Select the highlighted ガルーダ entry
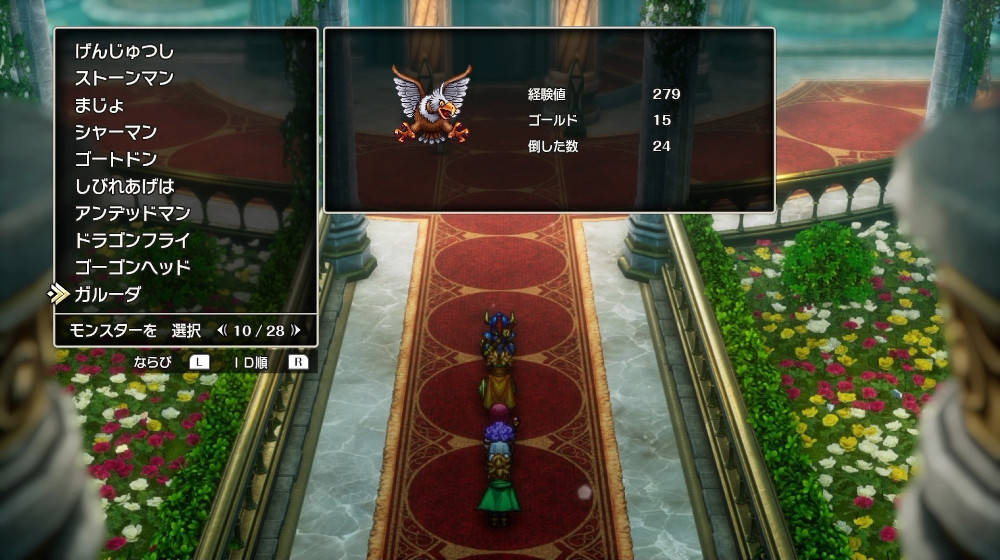1000x560 pixels. tap(108, 294)
